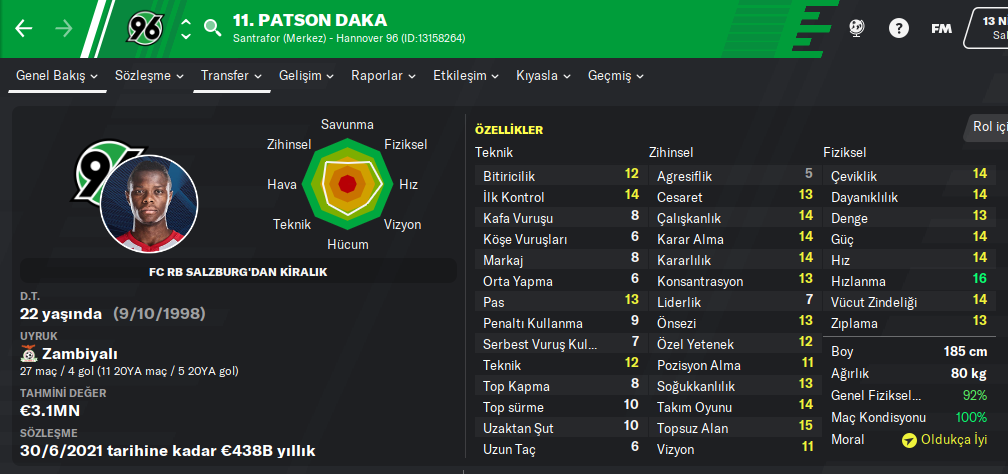Go back using the left arrow
The height and width of the screenshot is (474, 1008).
(24, 28)
